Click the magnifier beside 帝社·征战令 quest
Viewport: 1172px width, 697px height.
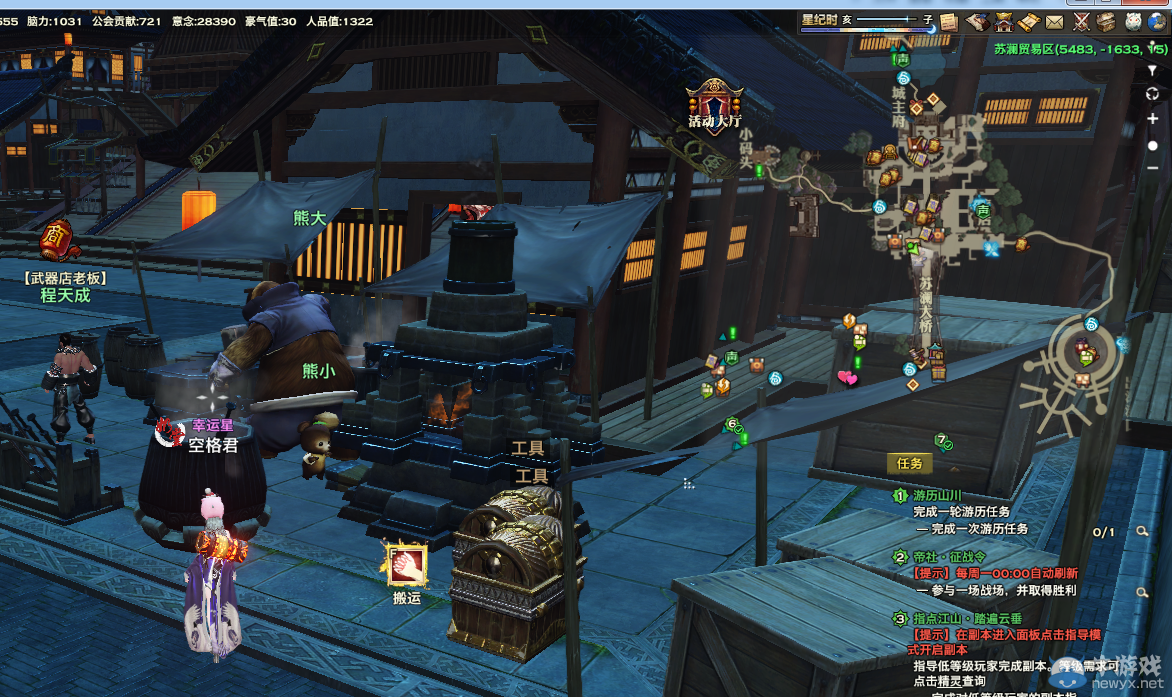[1142, 593]
